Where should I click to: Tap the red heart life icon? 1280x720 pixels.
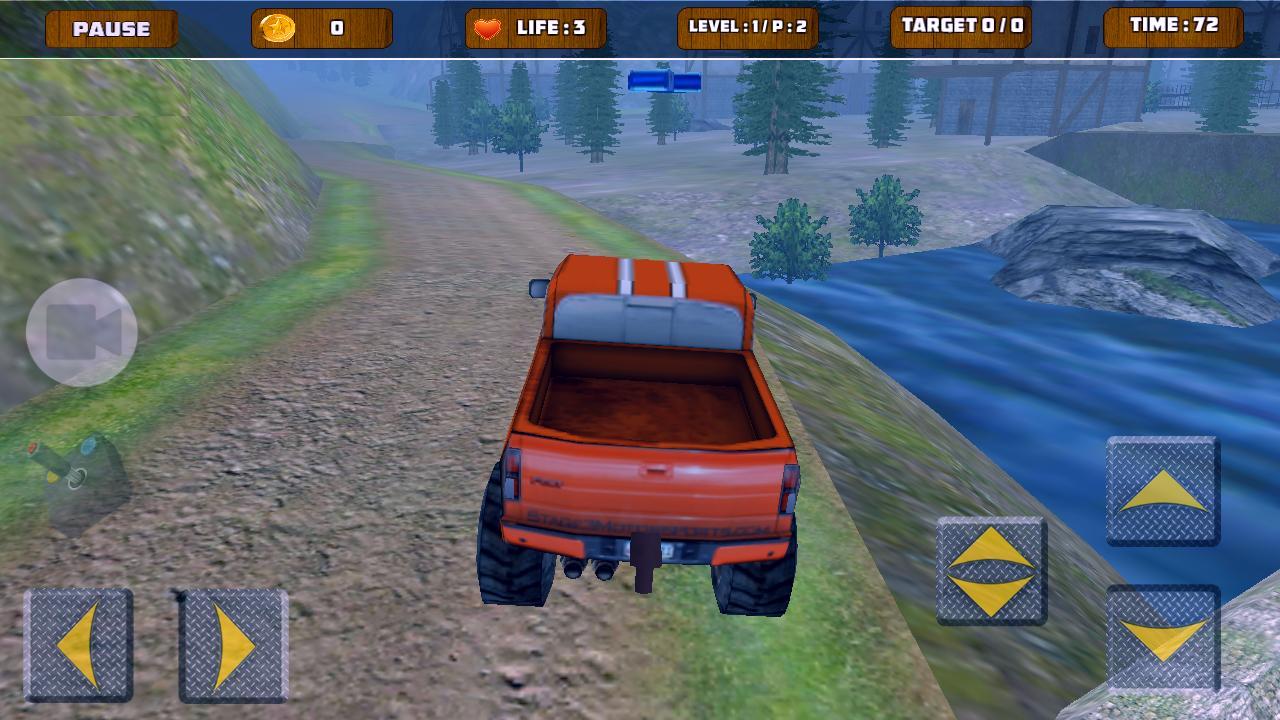487,28
